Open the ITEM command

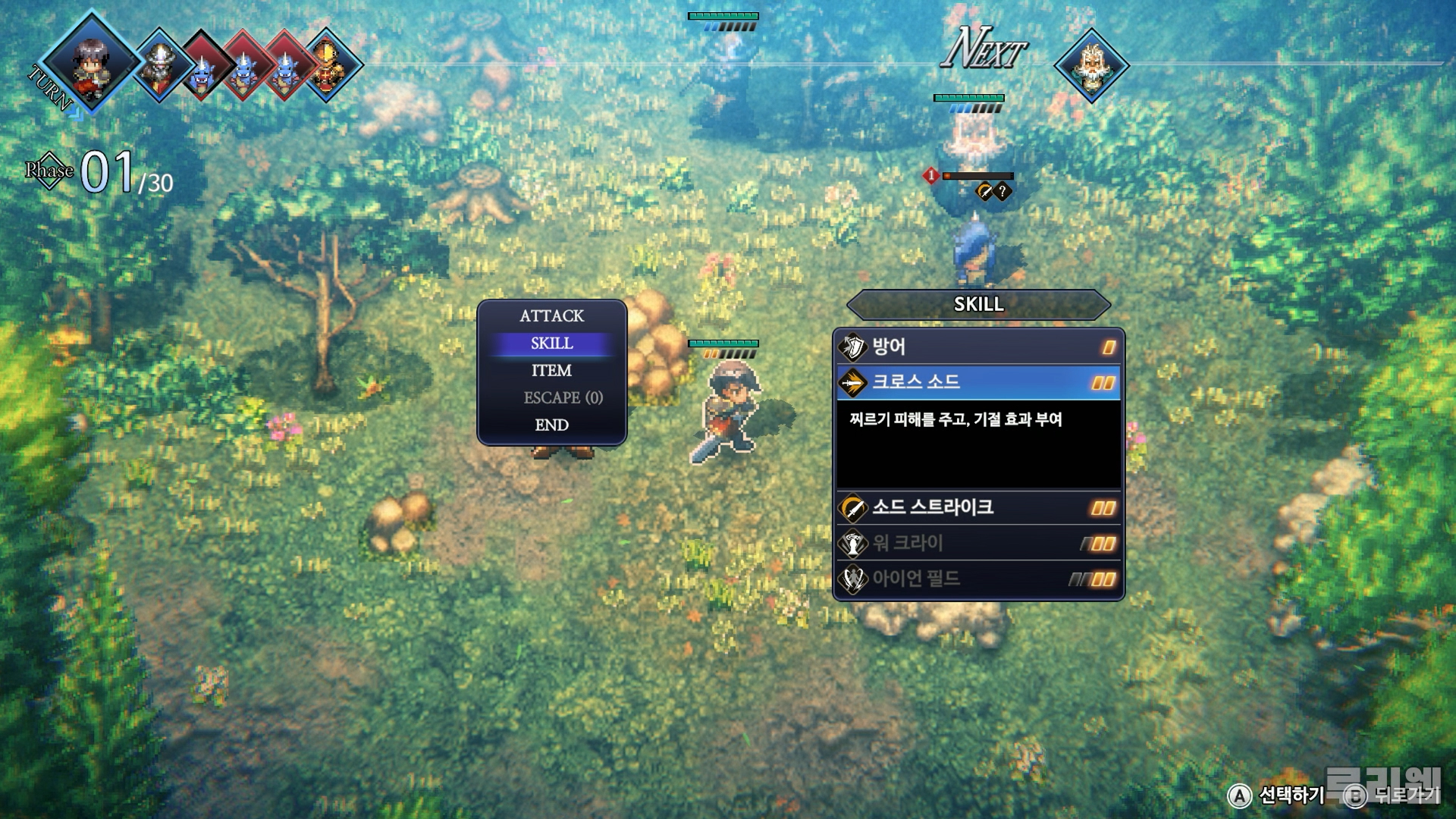click(x=551, y=371)
